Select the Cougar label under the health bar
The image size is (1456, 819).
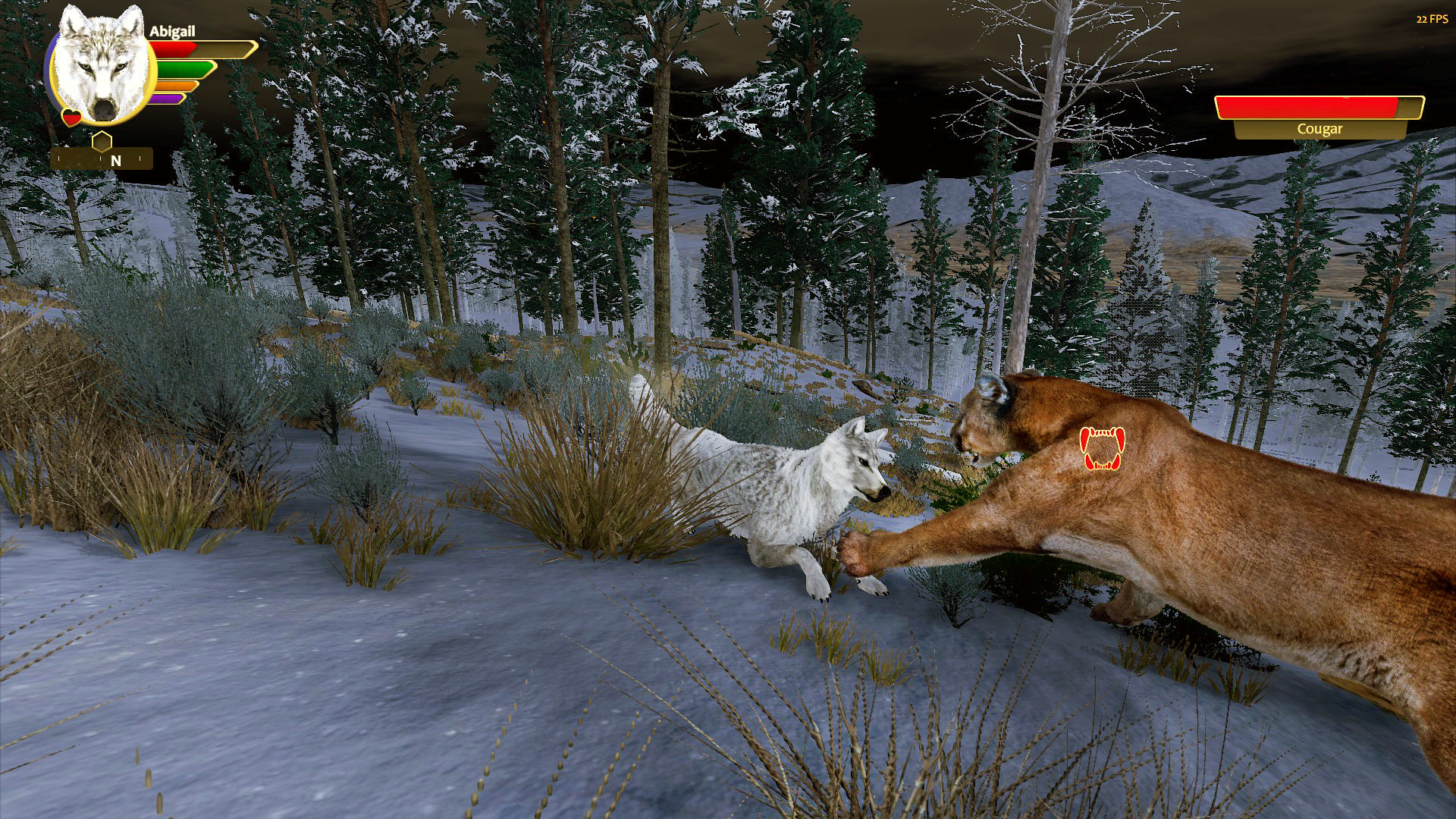[1319, 130]
